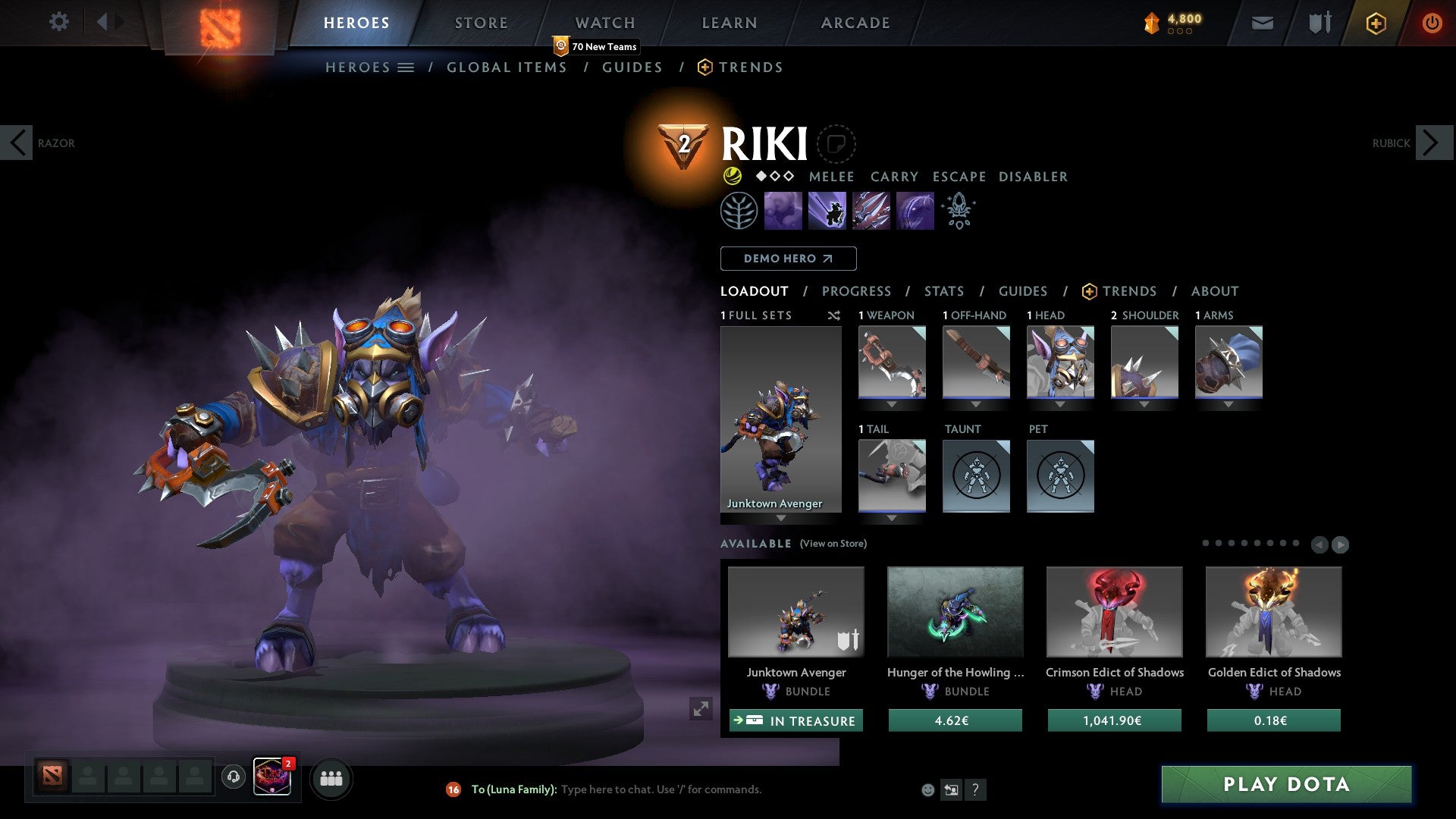
Task: Click the shuffle icon next to Full Sets
Action: 834,315
